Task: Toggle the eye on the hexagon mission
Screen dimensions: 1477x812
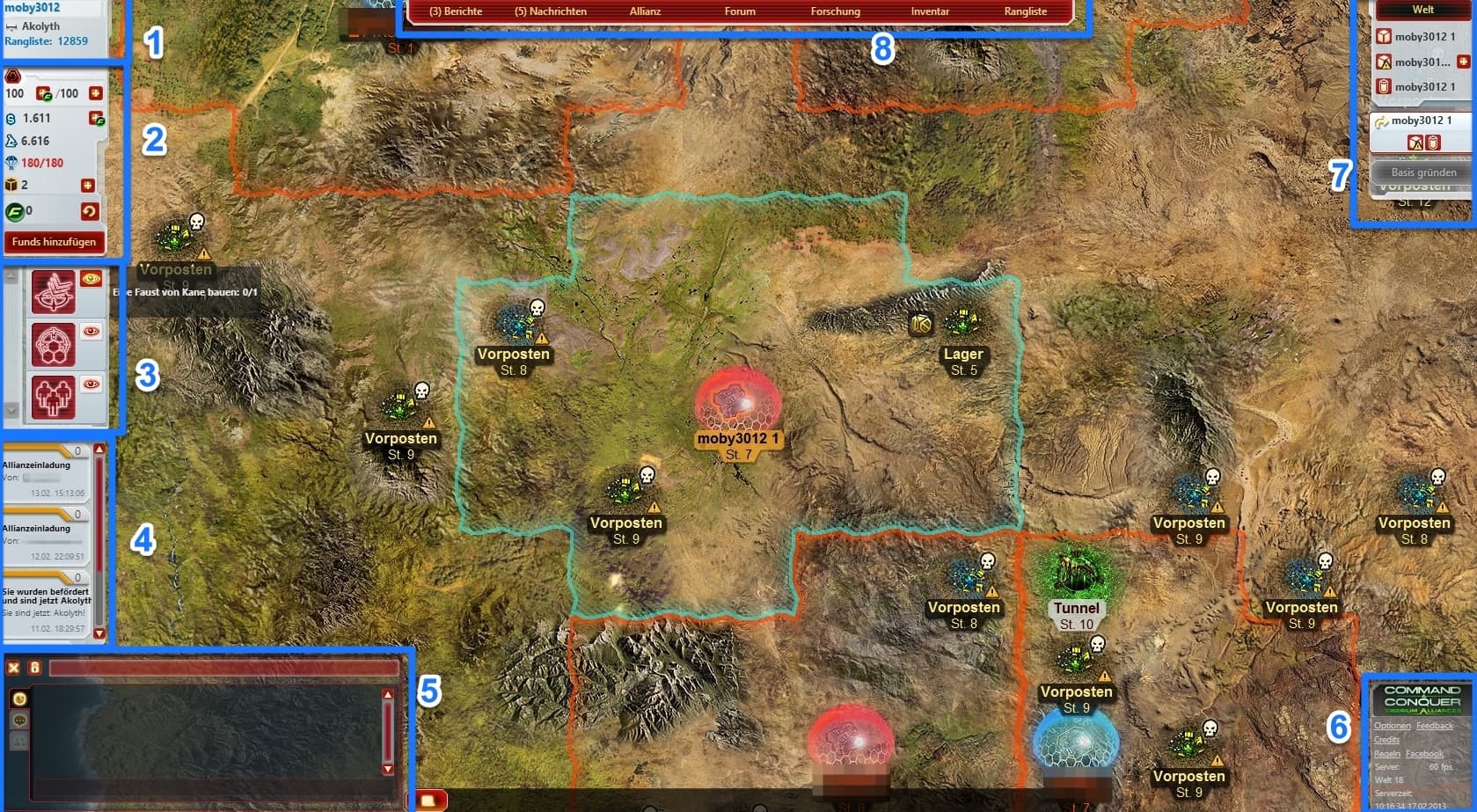Action: pyautogui.click(x=91, y=332)
